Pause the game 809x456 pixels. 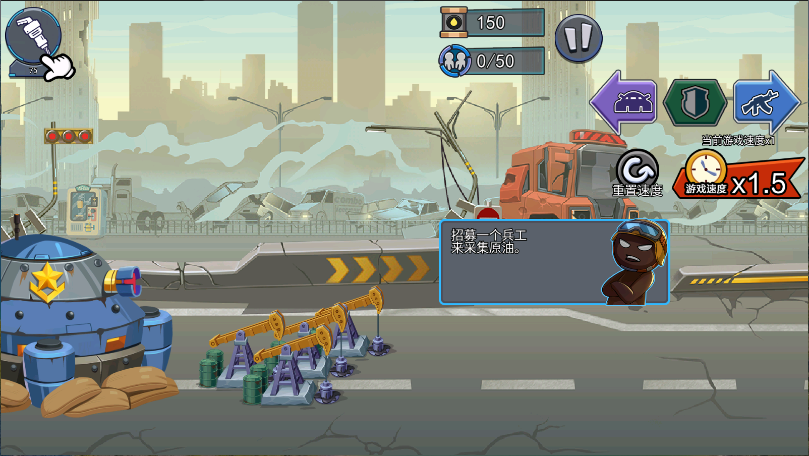(578, 39)
